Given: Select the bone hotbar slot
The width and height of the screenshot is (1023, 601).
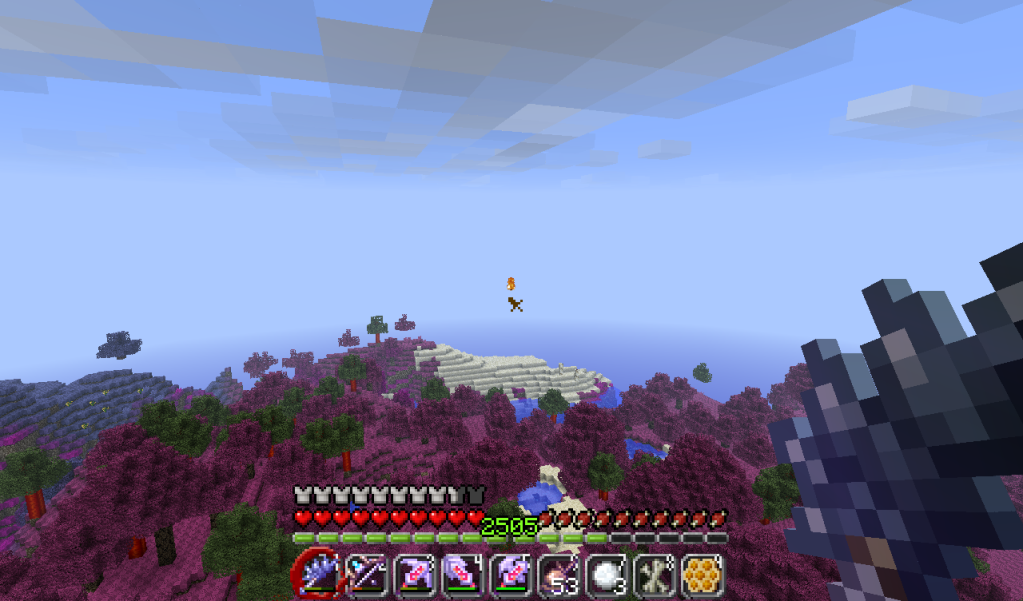Looking at the screenshot, I should 651,575.
